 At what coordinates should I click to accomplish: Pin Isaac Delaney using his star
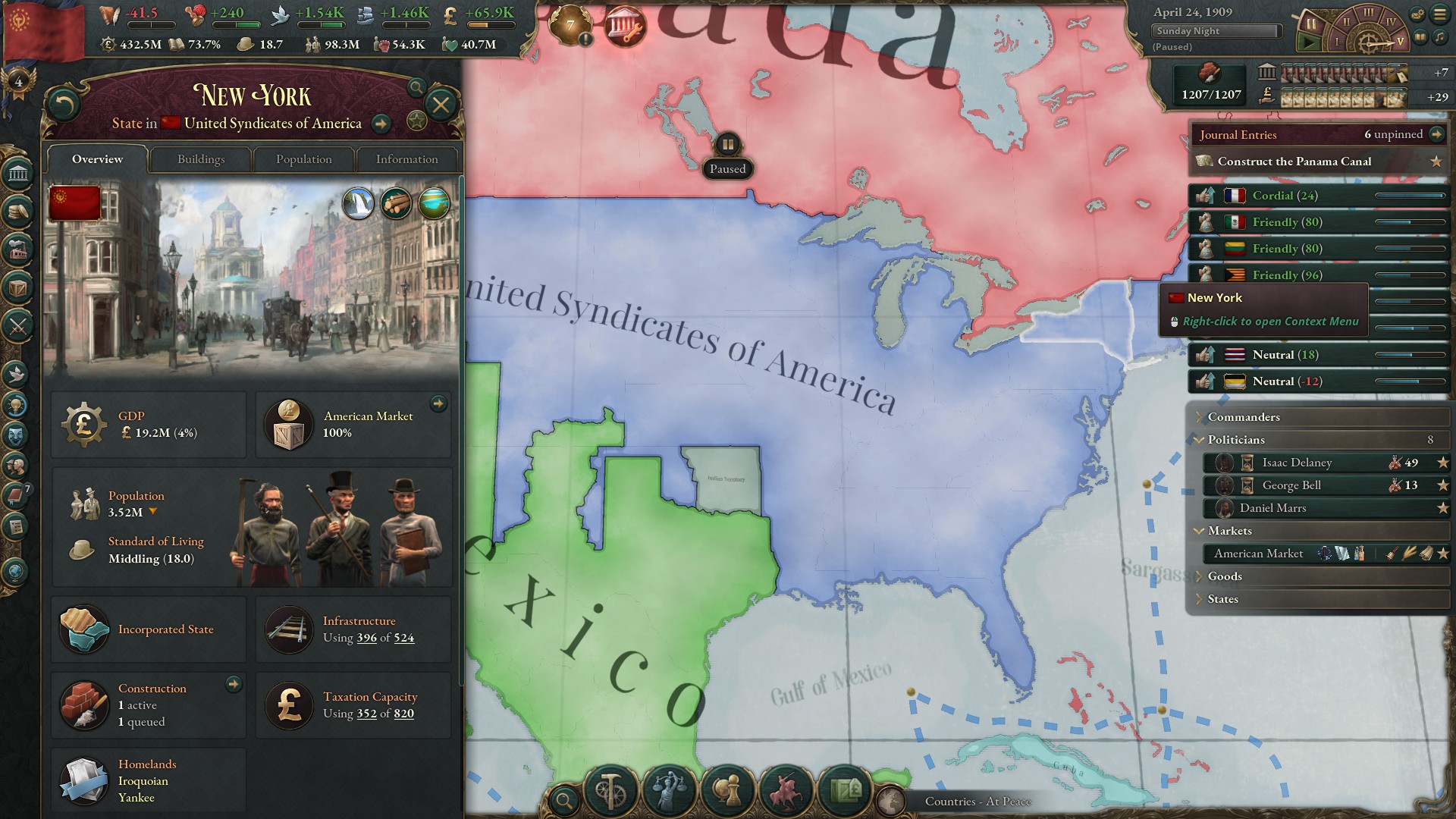click(1442, 463)
